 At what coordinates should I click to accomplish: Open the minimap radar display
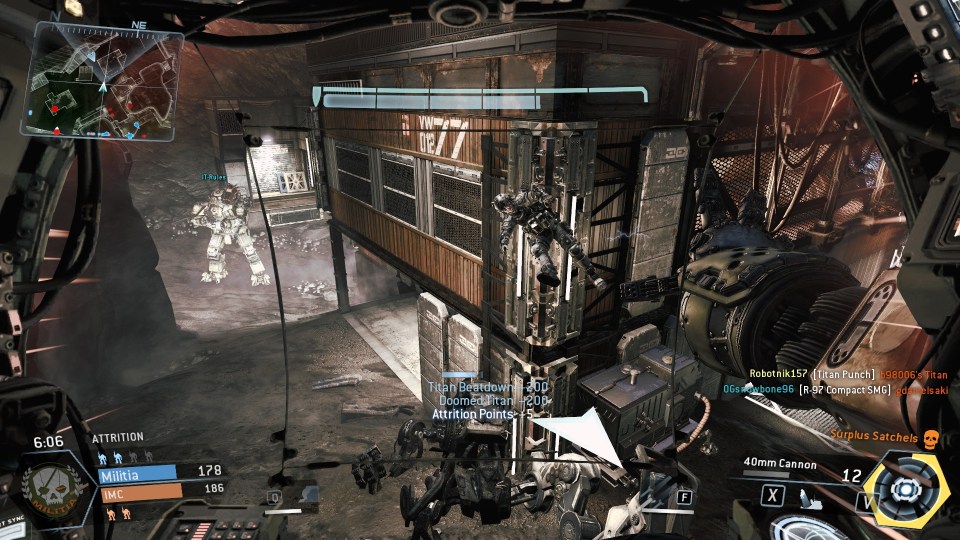coord(107,79)
